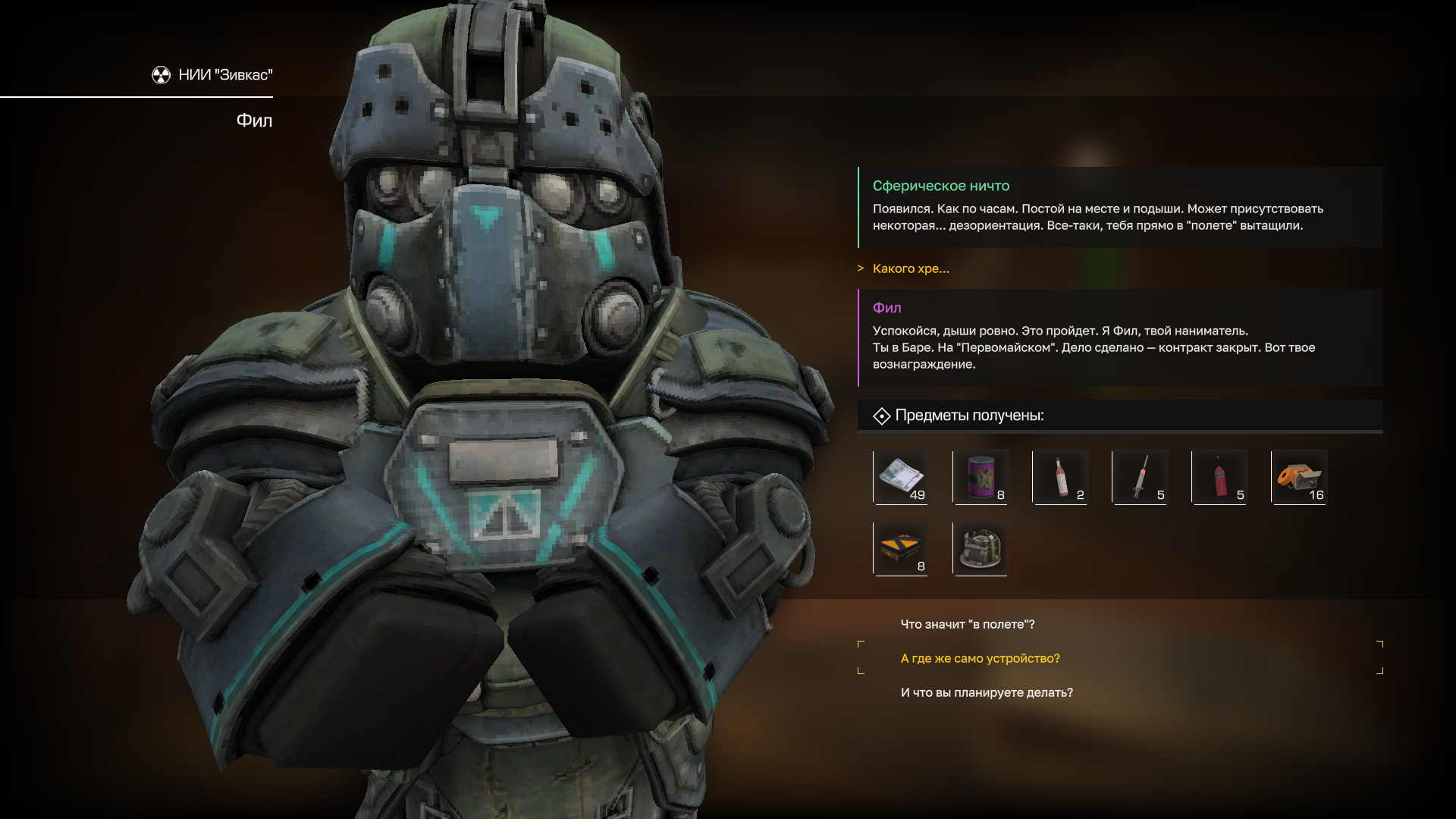Select the black and orange crate item
Image resolution: width=1456 pixels, height=819 pixels.
pyautogui.click(x=901, y=548)
